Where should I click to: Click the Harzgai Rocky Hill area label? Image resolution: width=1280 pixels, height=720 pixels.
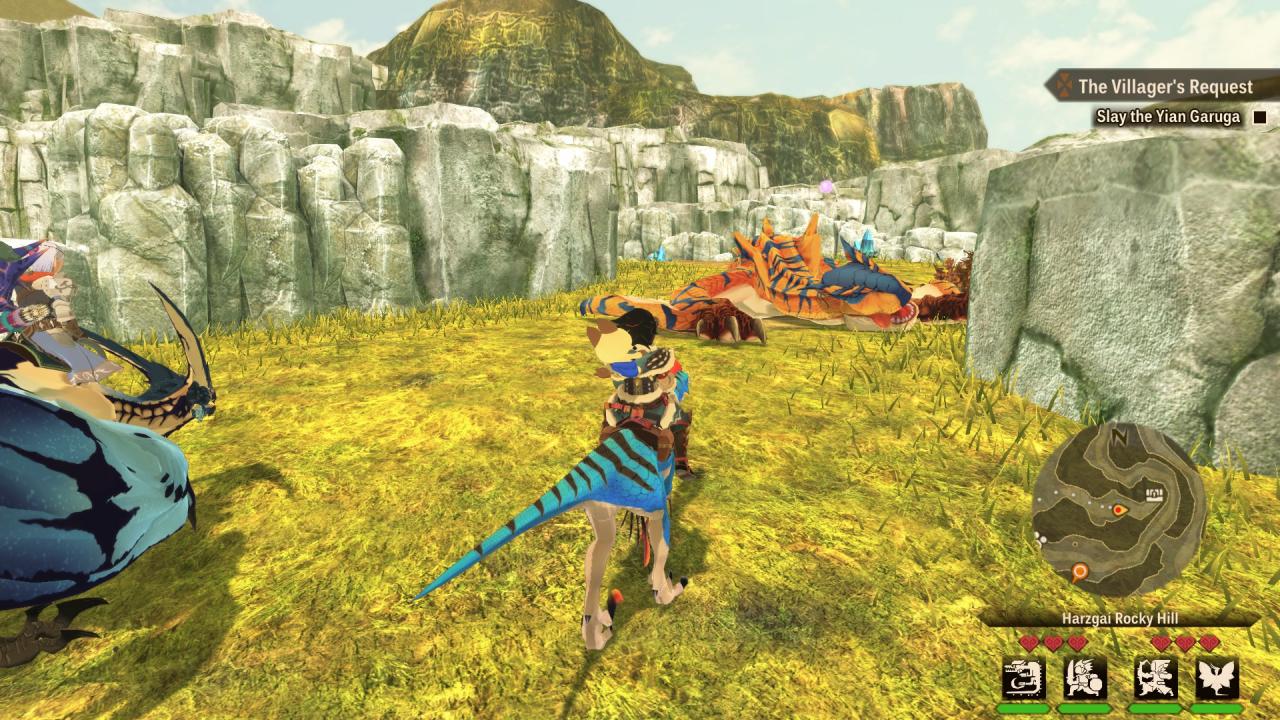(x=1119, y=619)
